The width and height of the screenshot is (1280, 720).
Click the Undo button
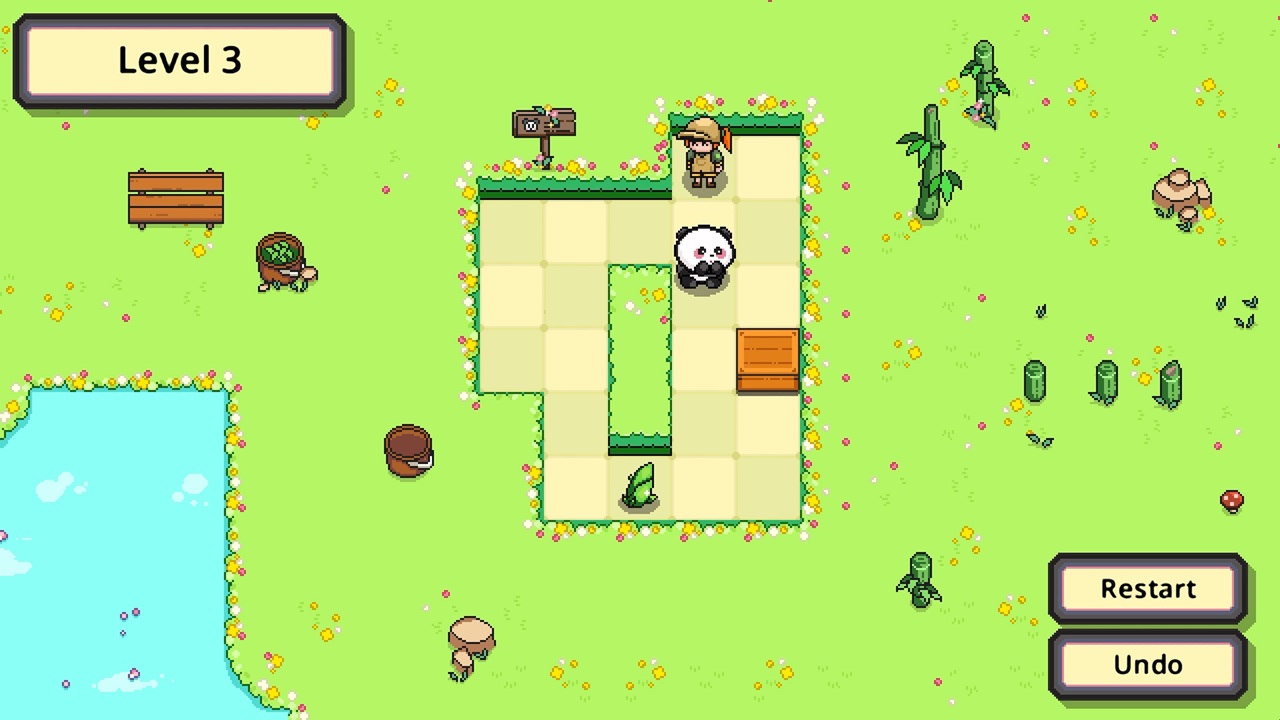coord(1147,664)
